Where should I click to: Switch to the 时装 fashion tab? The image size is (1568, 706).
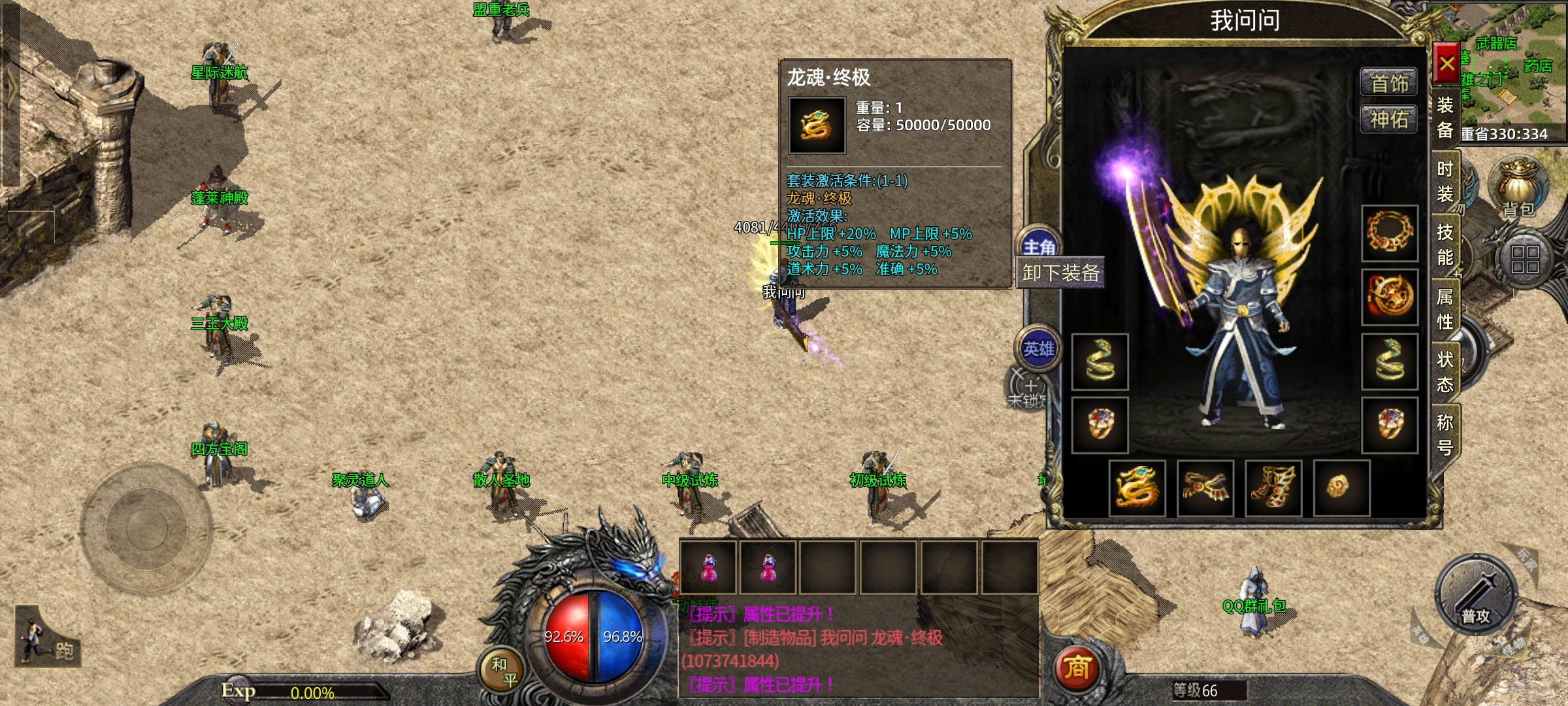coord(1445,182)
